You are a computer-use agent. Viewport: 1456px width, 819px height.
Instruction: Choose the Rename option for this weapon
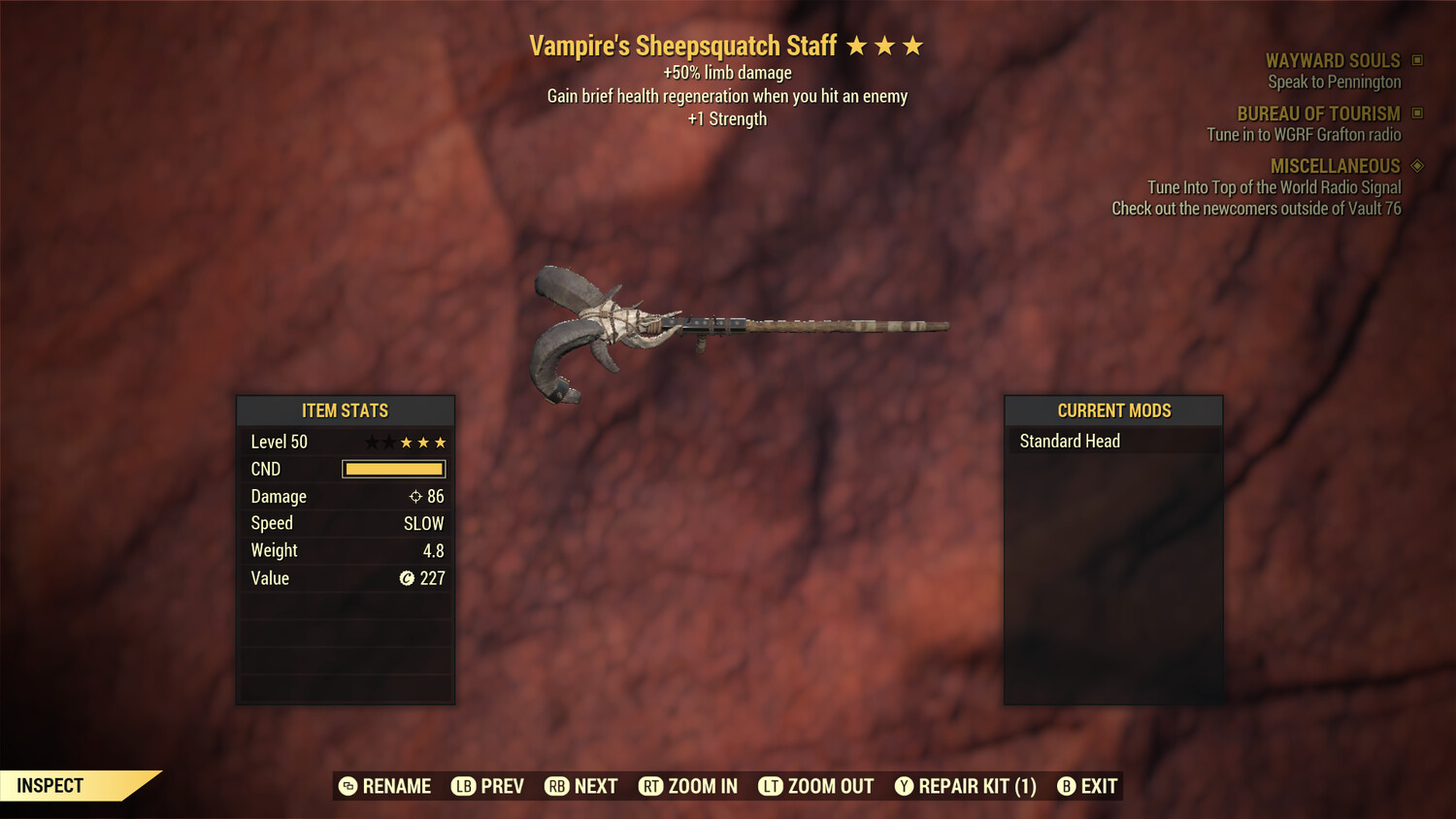point(385,786)
